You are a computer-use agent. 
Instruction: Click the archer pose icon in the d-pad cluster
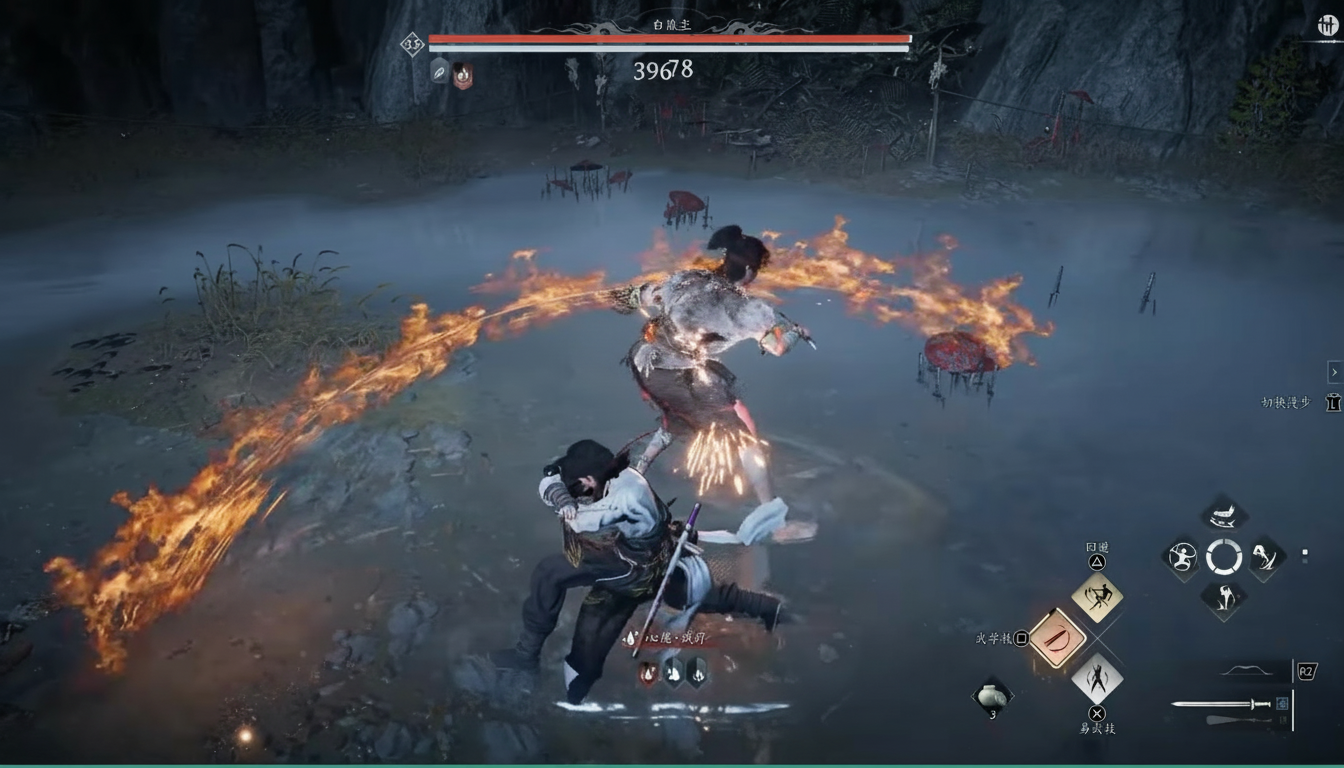(x=1181, y=556)
